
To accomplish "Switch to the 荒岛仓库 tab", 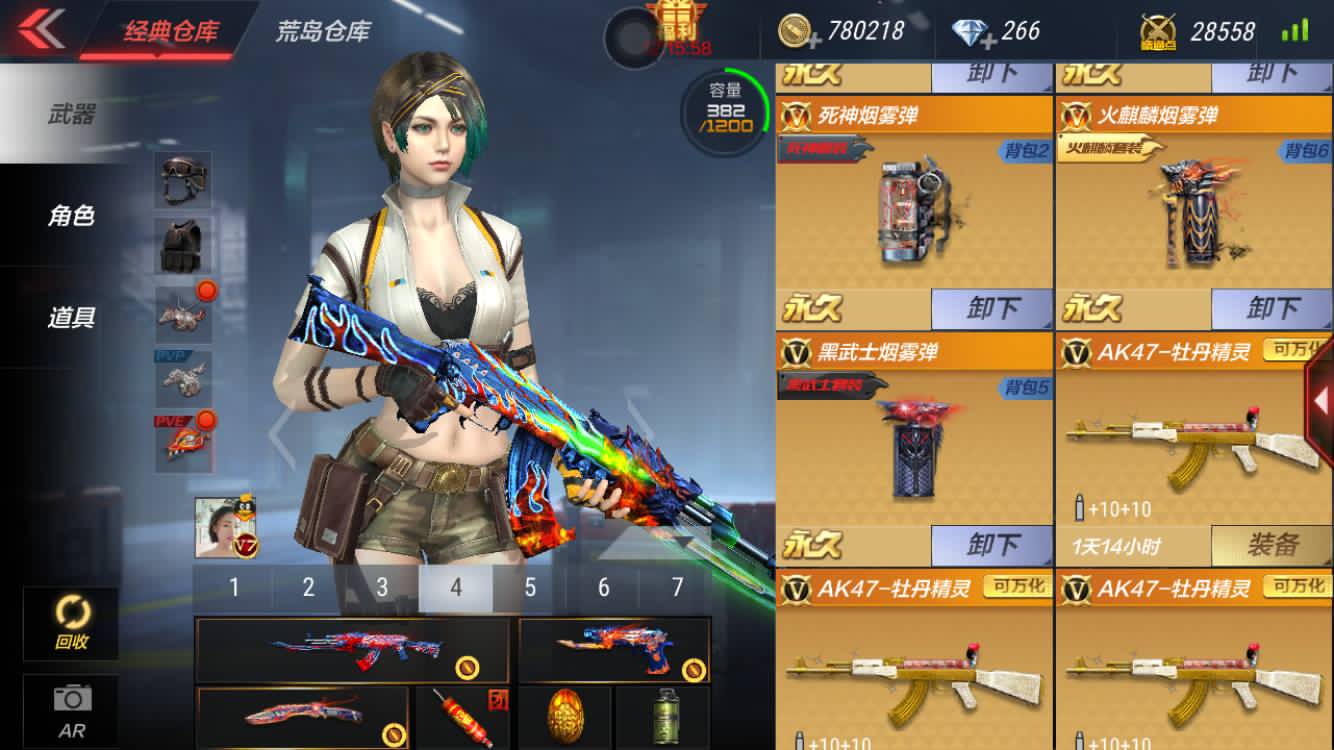I will [323, 31].
